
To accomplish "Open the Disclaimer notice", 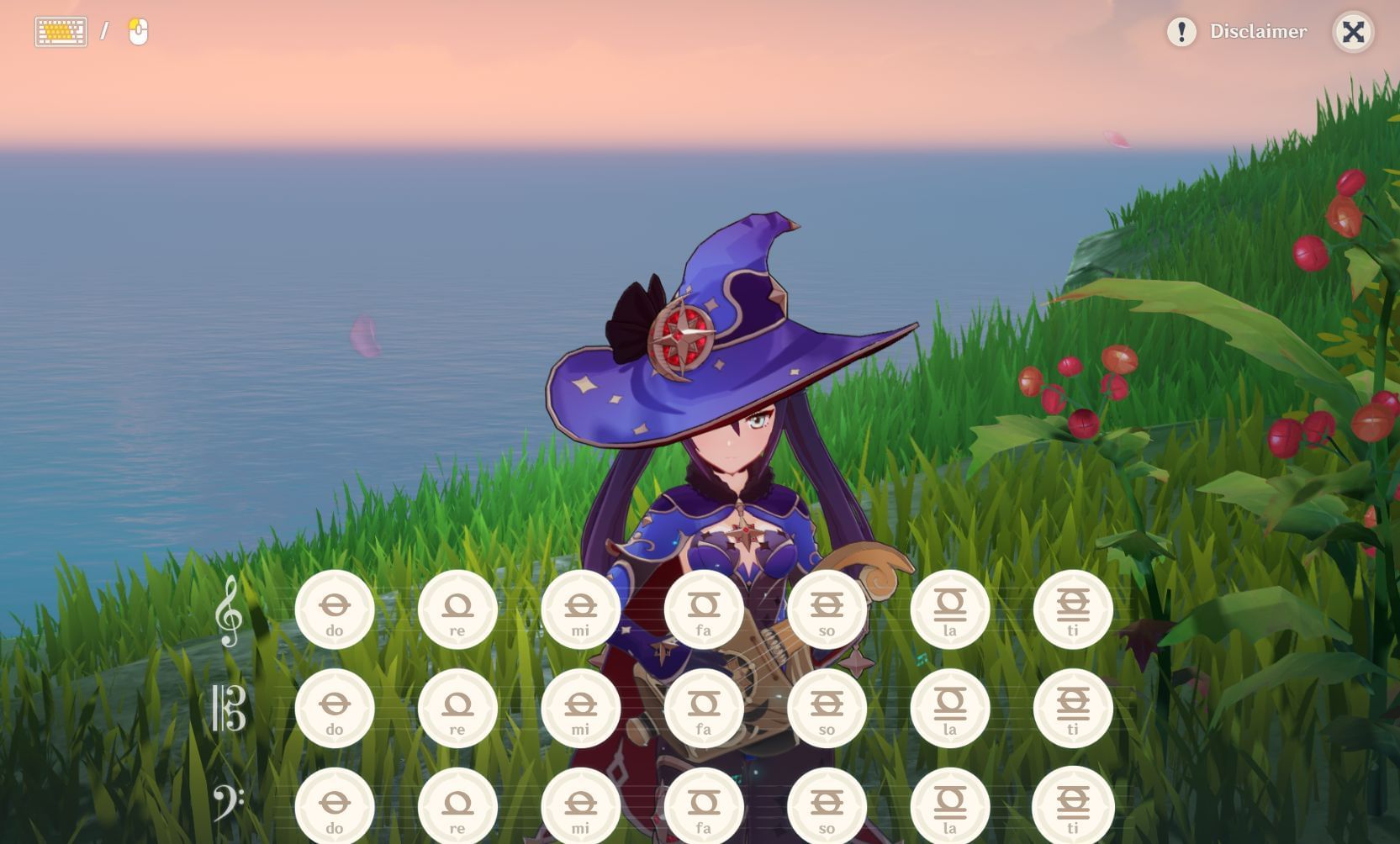I will pos(1258,32).
